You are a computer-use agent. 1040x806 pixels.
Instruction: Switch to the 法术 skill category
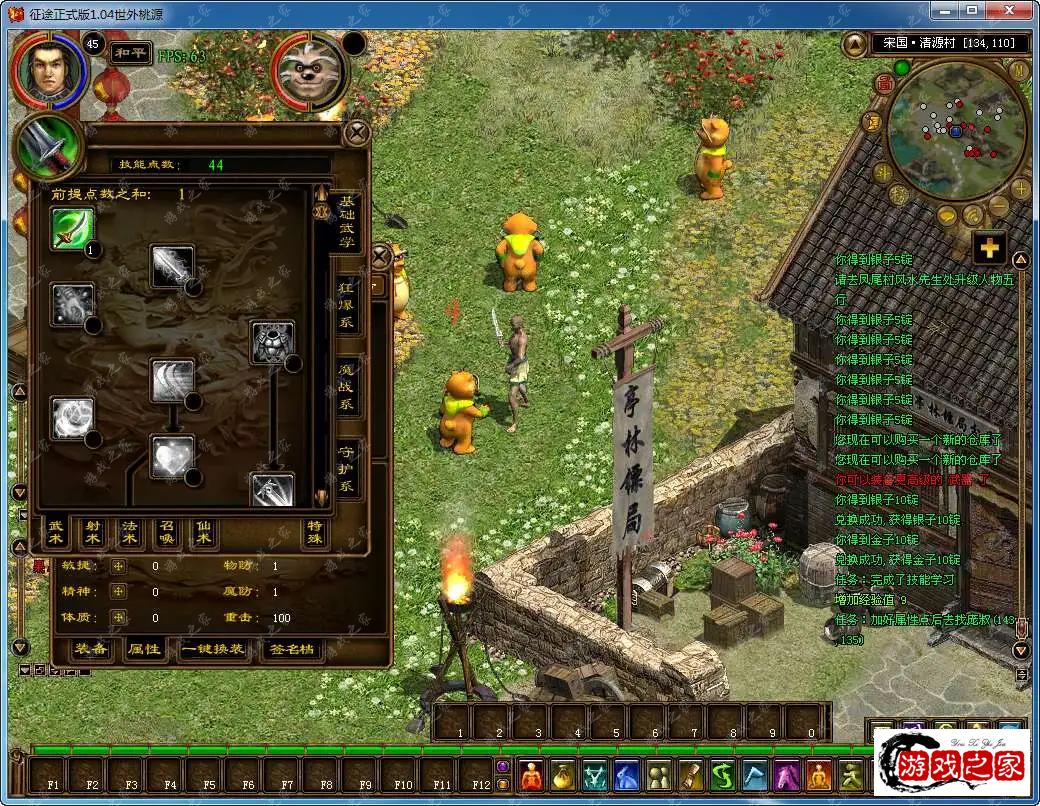click(130, 533)
